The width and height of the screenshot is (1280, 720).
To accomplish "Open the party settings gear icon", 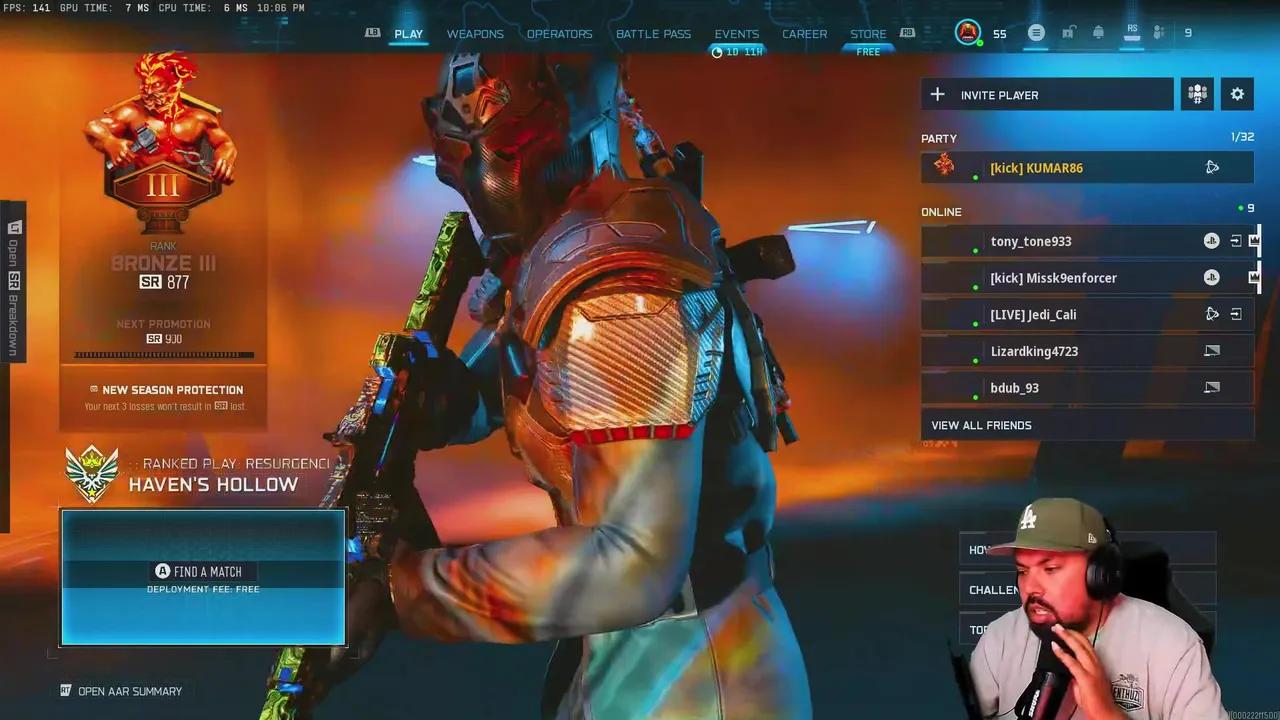I will pyautogui.click(x=1237, y=93).
